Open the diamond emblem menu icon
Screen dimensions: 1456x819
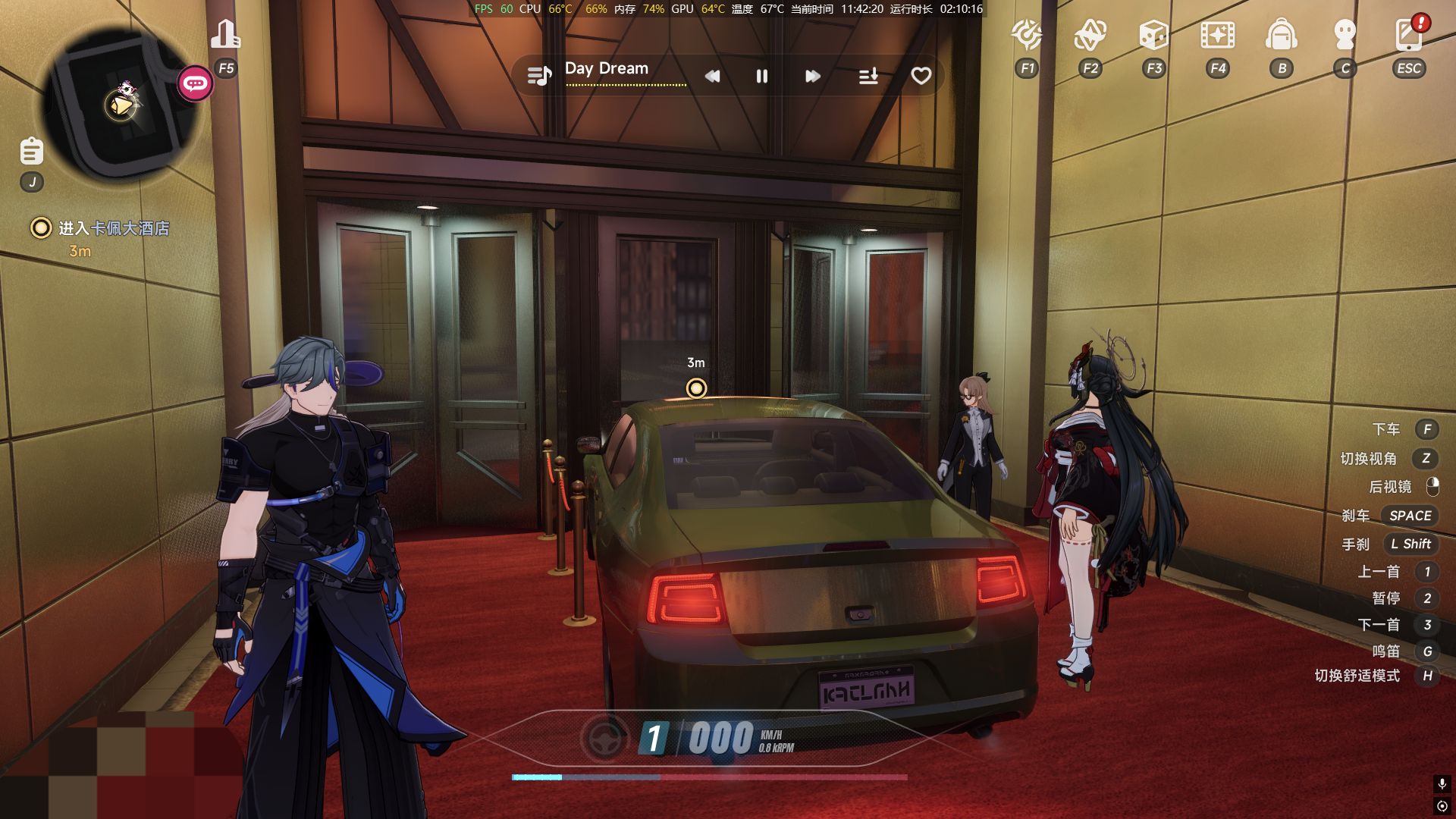pos(1090,35)
